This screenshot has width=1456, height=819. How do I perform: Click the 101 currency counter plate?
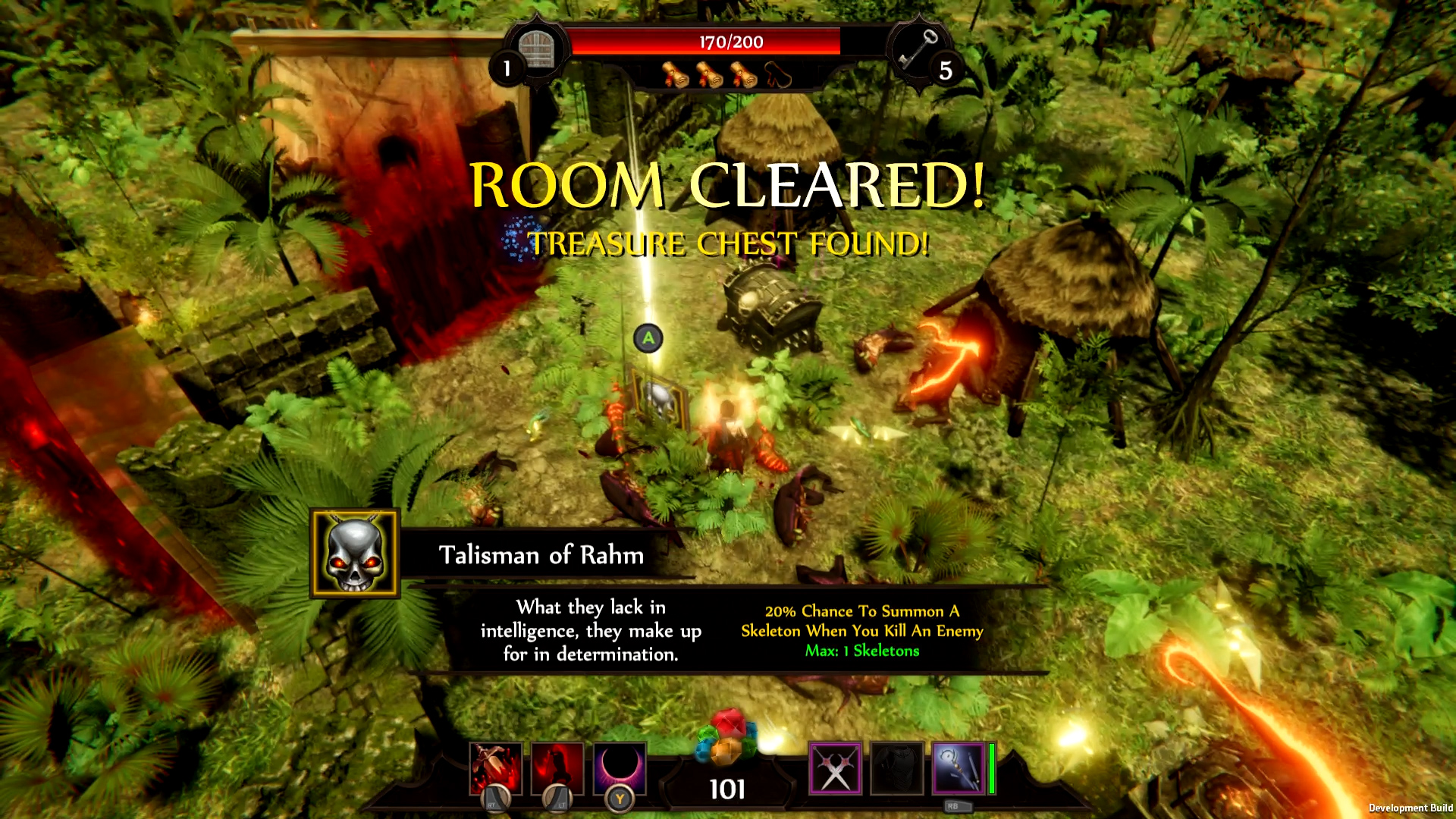(726, 789)
